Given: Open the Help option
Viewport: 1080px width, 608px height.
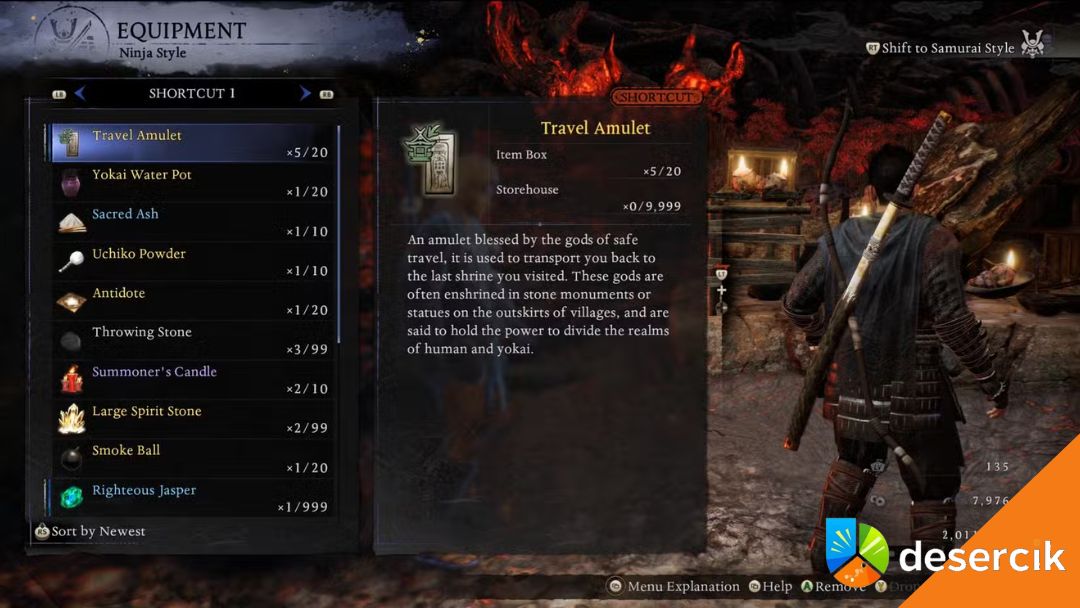Looking at the screenshot, I should 770,587.
